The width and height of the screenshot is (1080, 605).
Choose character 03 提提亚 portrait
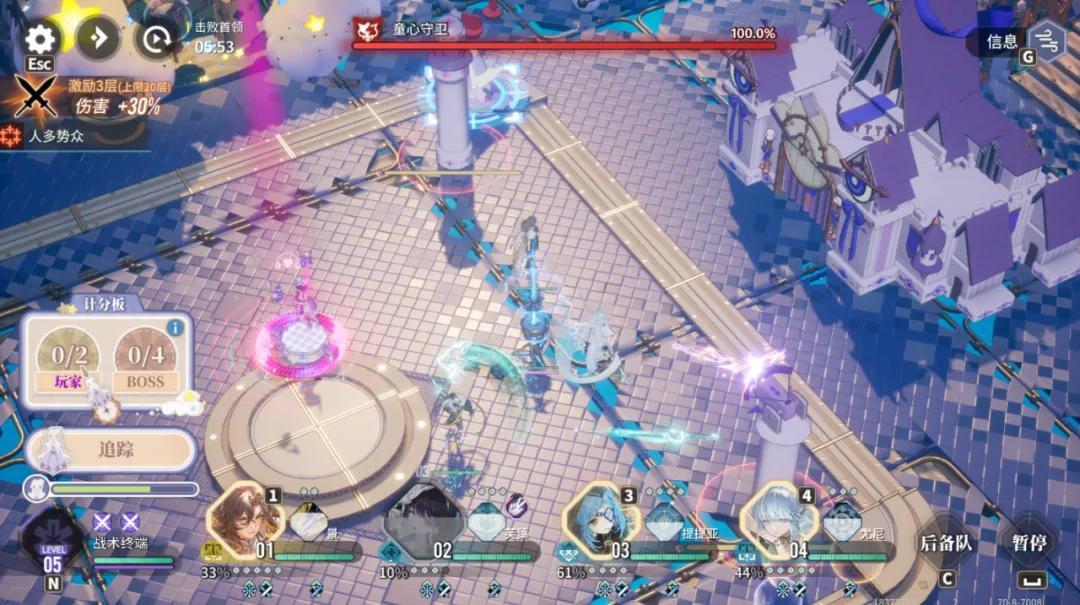click(598, 523)
